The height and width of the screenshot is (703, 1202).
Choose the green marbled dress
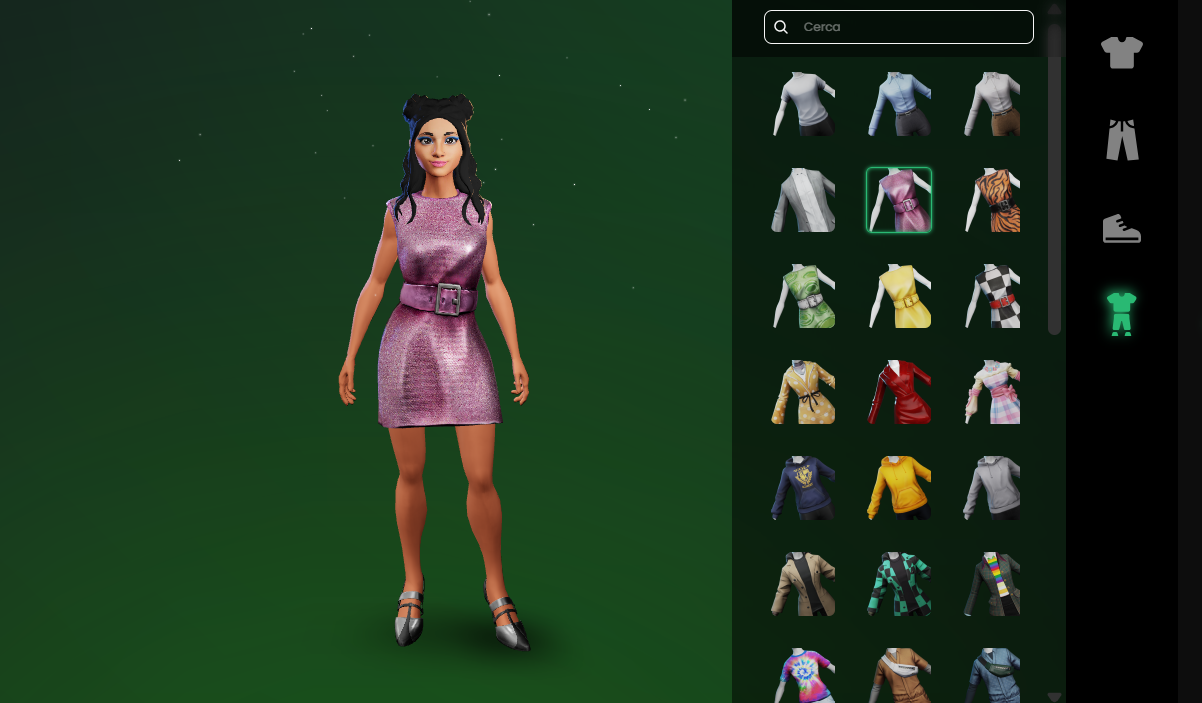803,296
